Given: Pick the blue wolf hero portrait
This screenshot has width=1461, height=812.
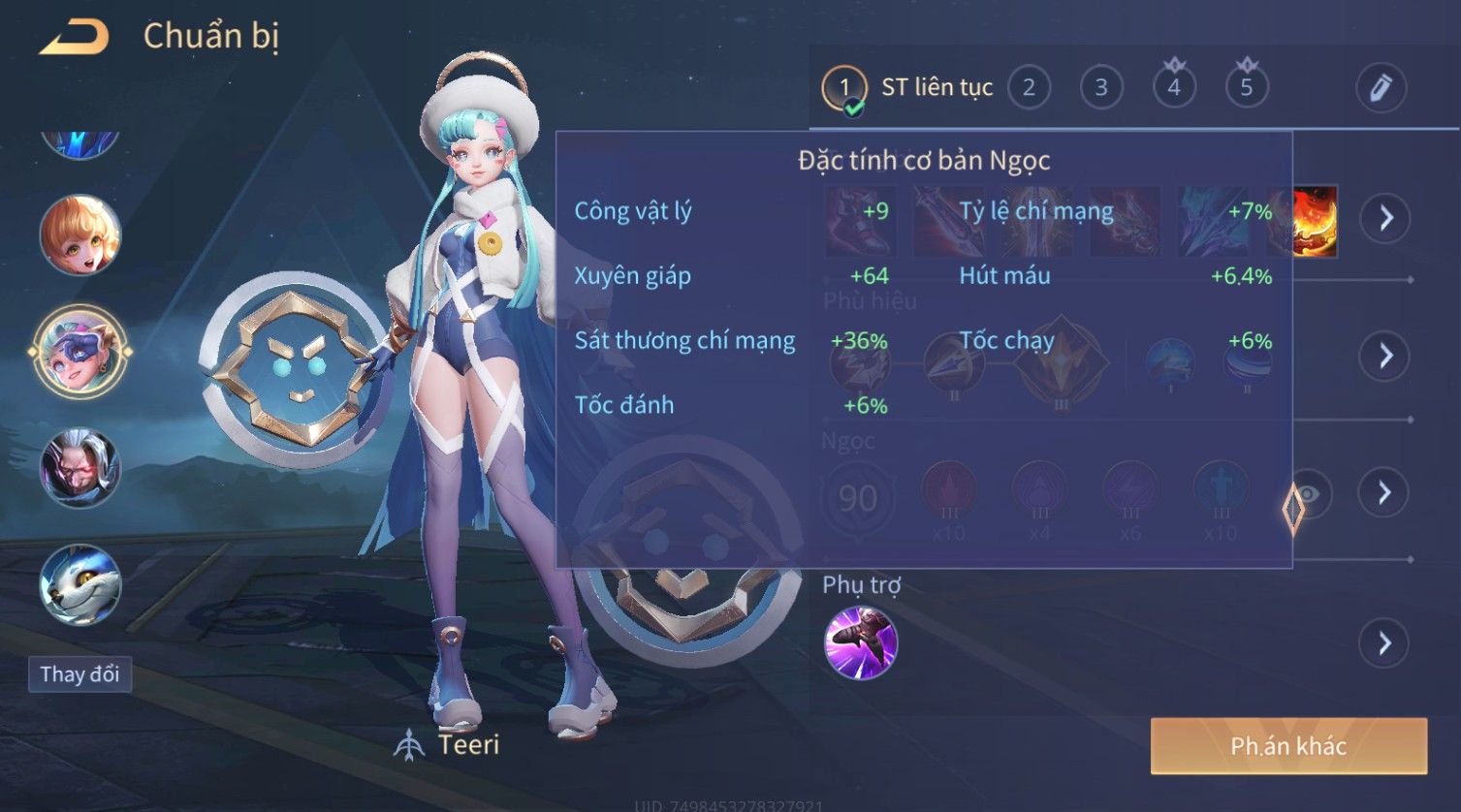Looking at the screenshot, I should click(79, 585).
